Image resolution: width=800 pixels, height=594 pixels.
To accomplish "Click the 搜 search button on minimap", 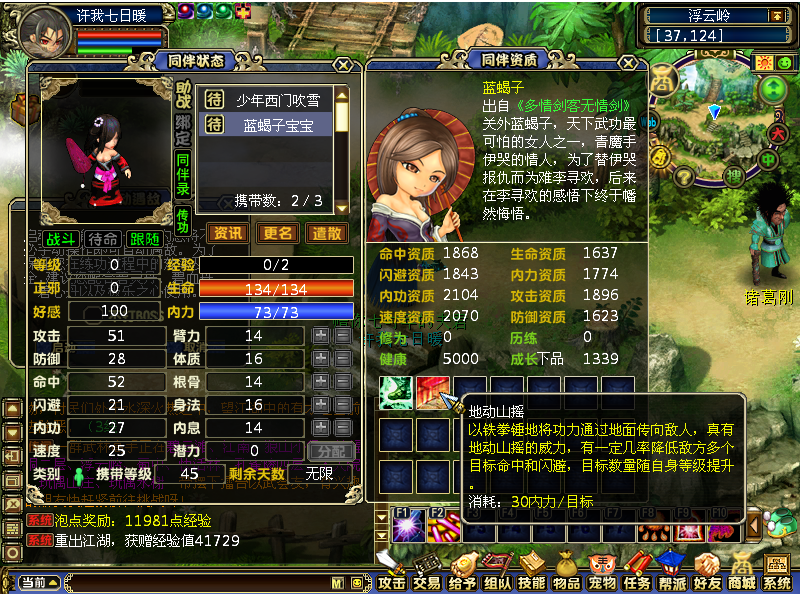I will tap(733, 178).
